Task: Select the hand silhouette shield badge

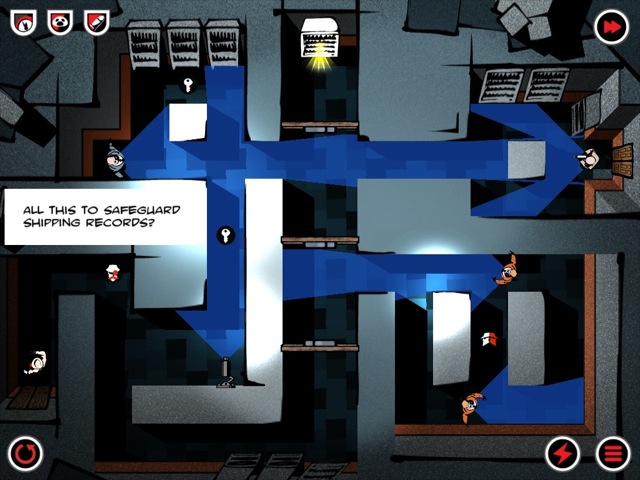Action: coord(24,21)
